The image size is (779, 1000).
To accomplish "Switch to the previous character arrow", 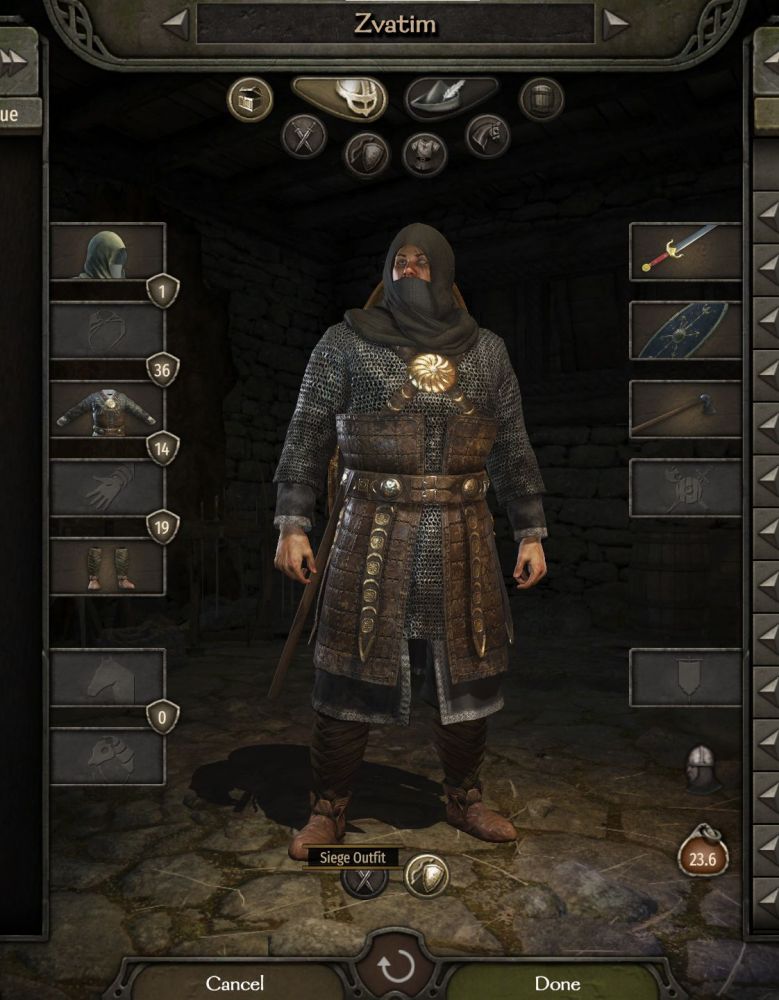I will point(175,23).
